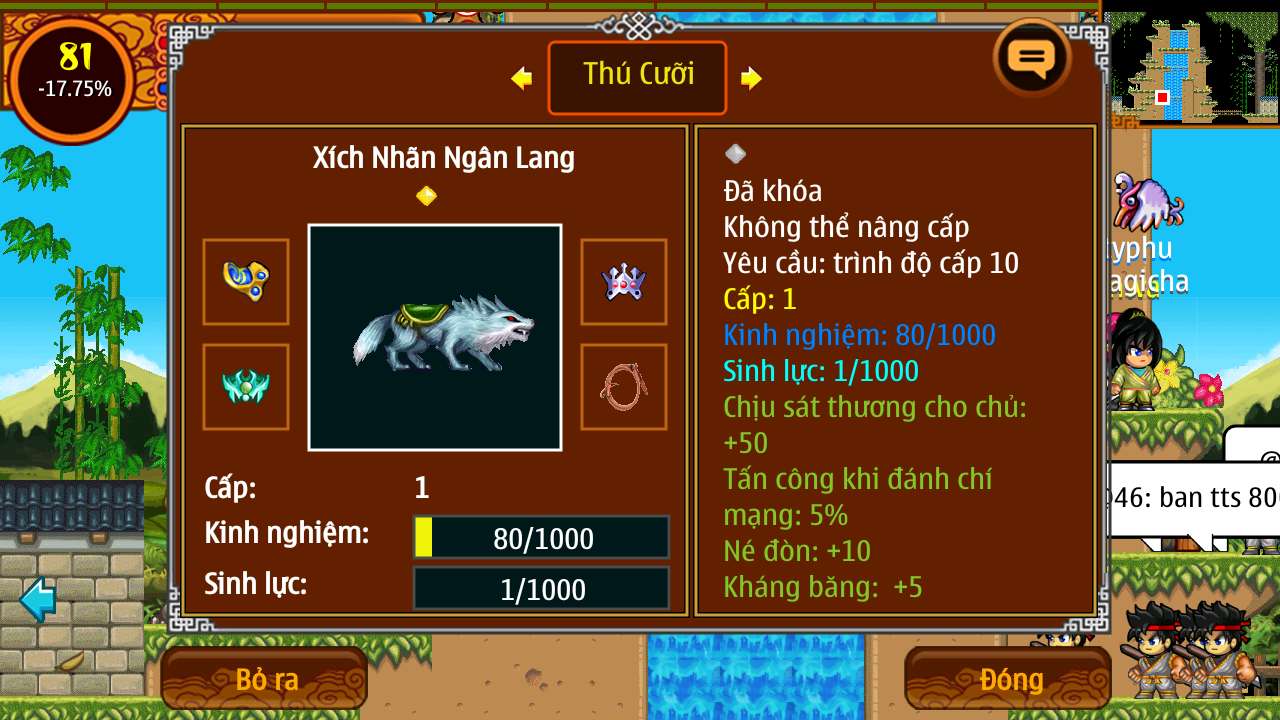Open the orange chat bubble button
Viewport: 1280px width, 720px height.
click(x=1032, y=59)
